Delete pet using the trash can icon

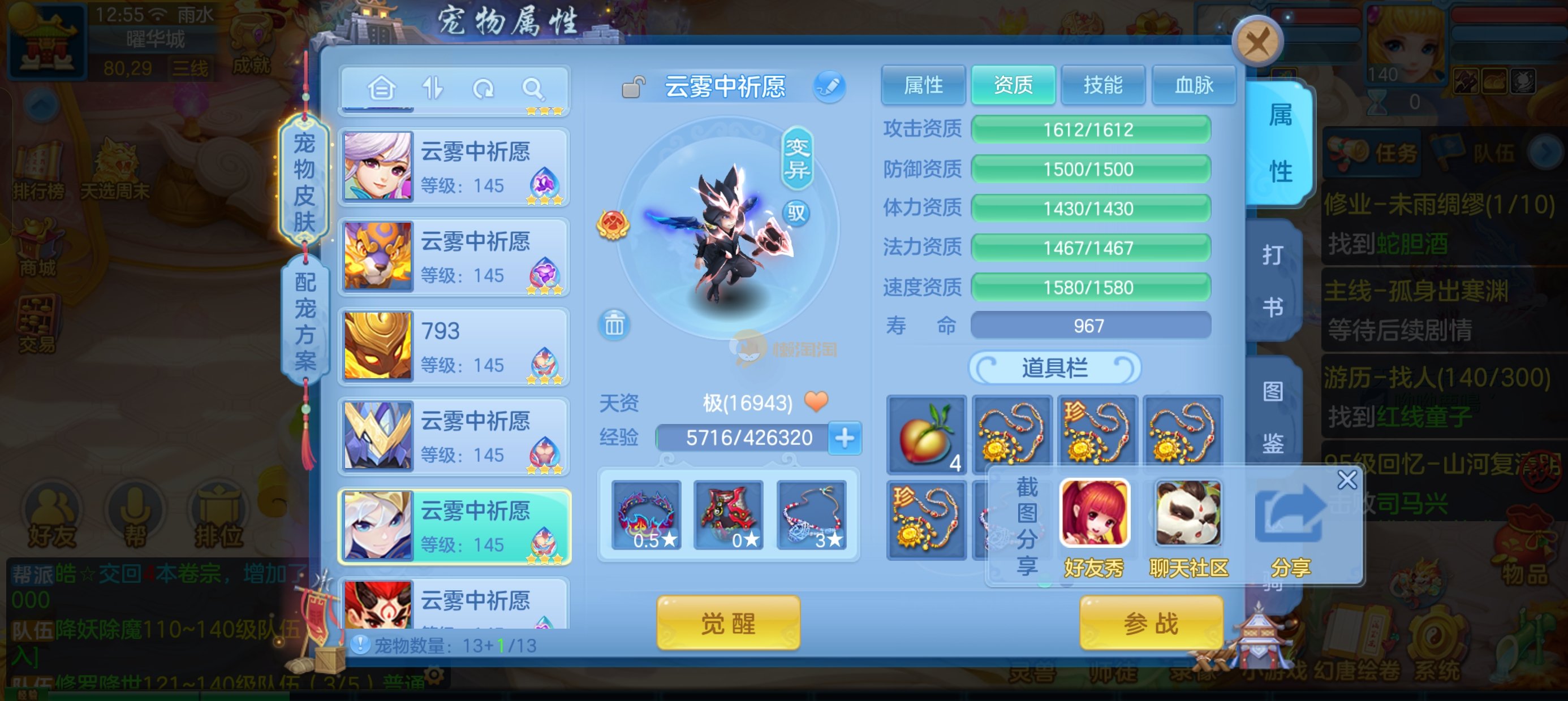[614, 325]
